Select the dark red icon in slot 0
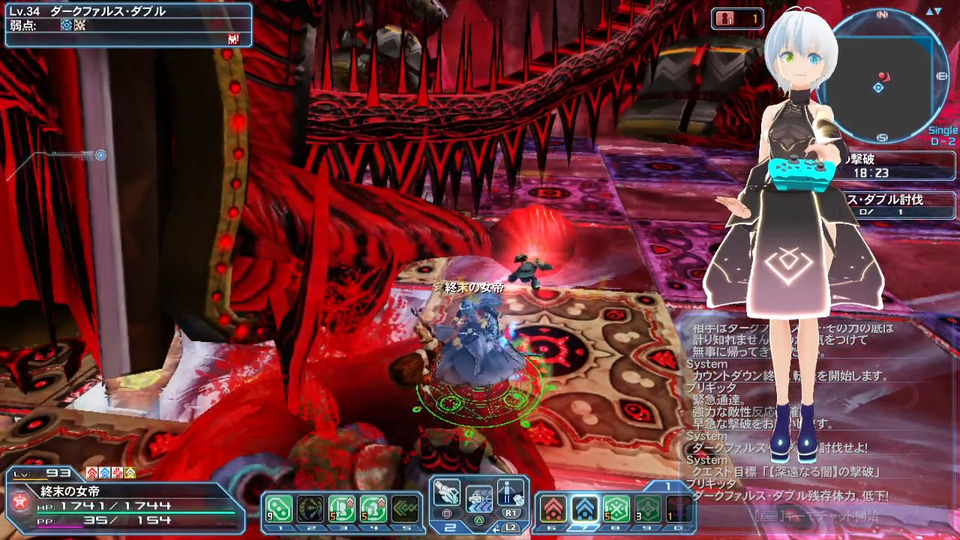This screenshot has width=960, height=540. pos(678,508)
